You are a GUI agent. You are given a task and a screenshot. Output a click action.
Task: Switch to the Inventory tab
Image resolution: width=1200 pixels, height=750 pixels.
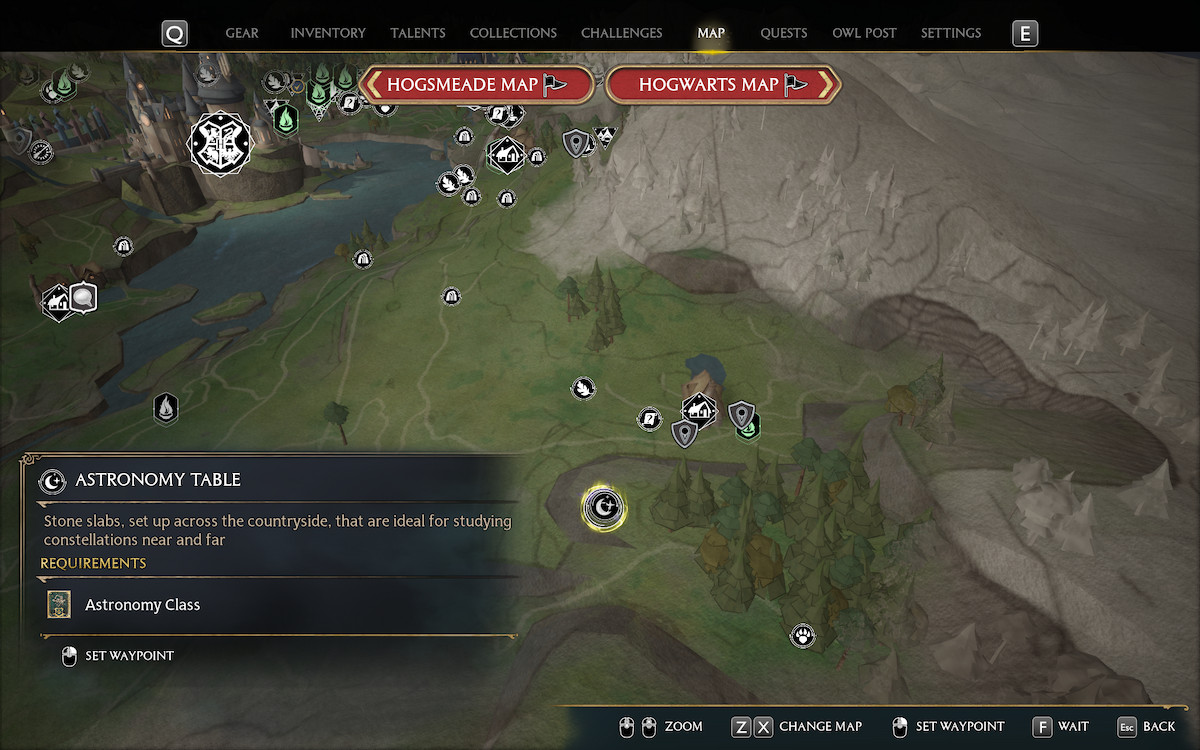tap(328, 33)
